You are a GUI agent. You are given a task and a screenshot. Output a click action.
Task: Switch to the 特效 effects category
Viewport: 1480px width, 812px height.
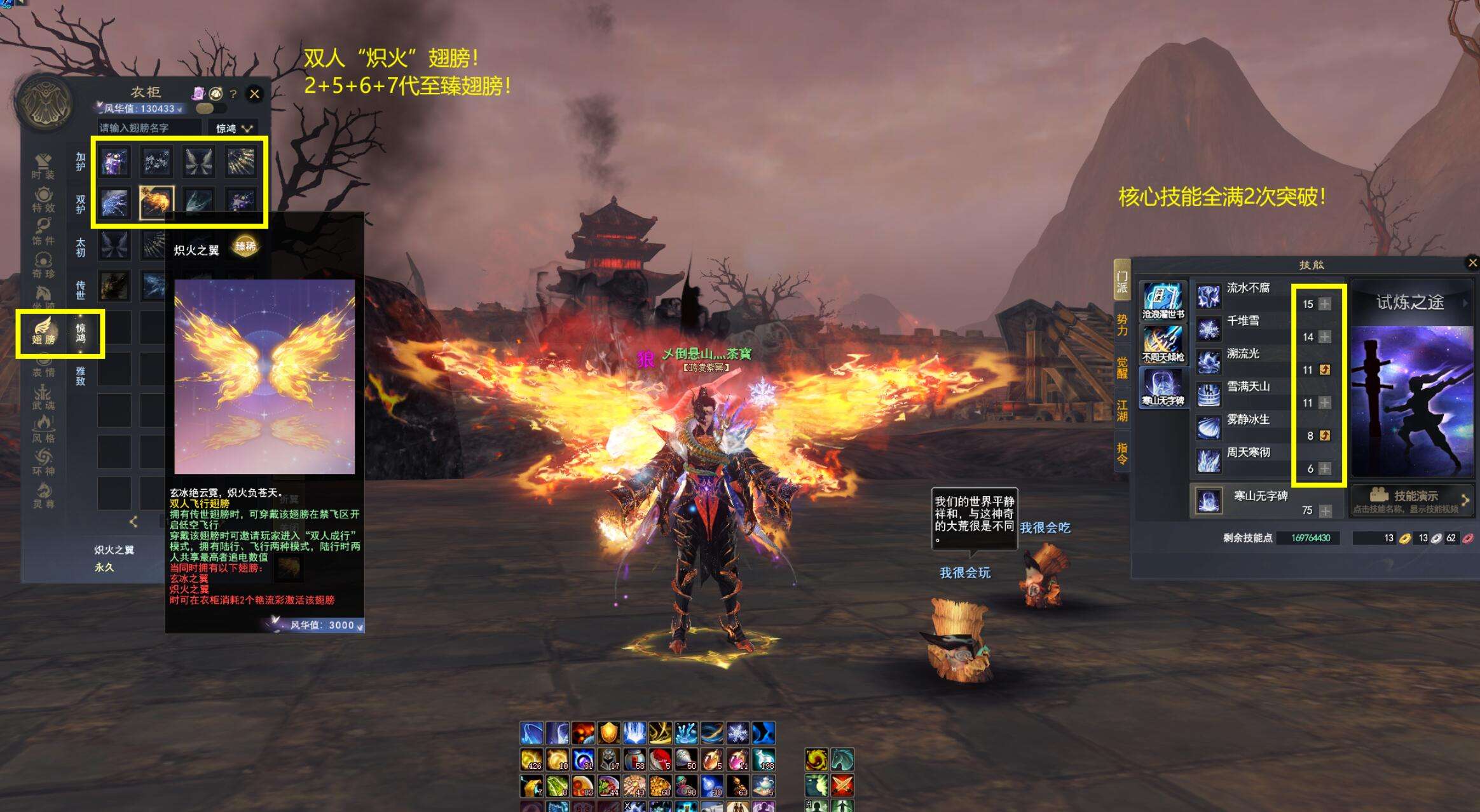pyautogui.click(x=43, y=200)
